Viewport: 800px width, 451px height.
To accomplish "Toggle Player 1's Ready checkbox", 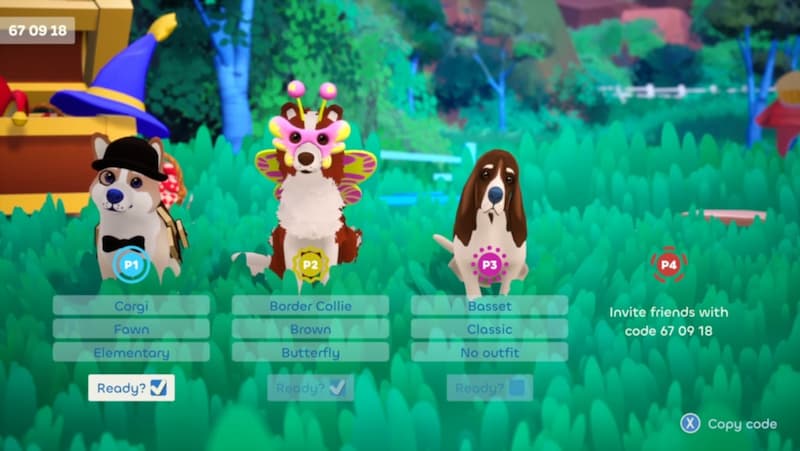I will pyautogui.click(x=158, y=388).
